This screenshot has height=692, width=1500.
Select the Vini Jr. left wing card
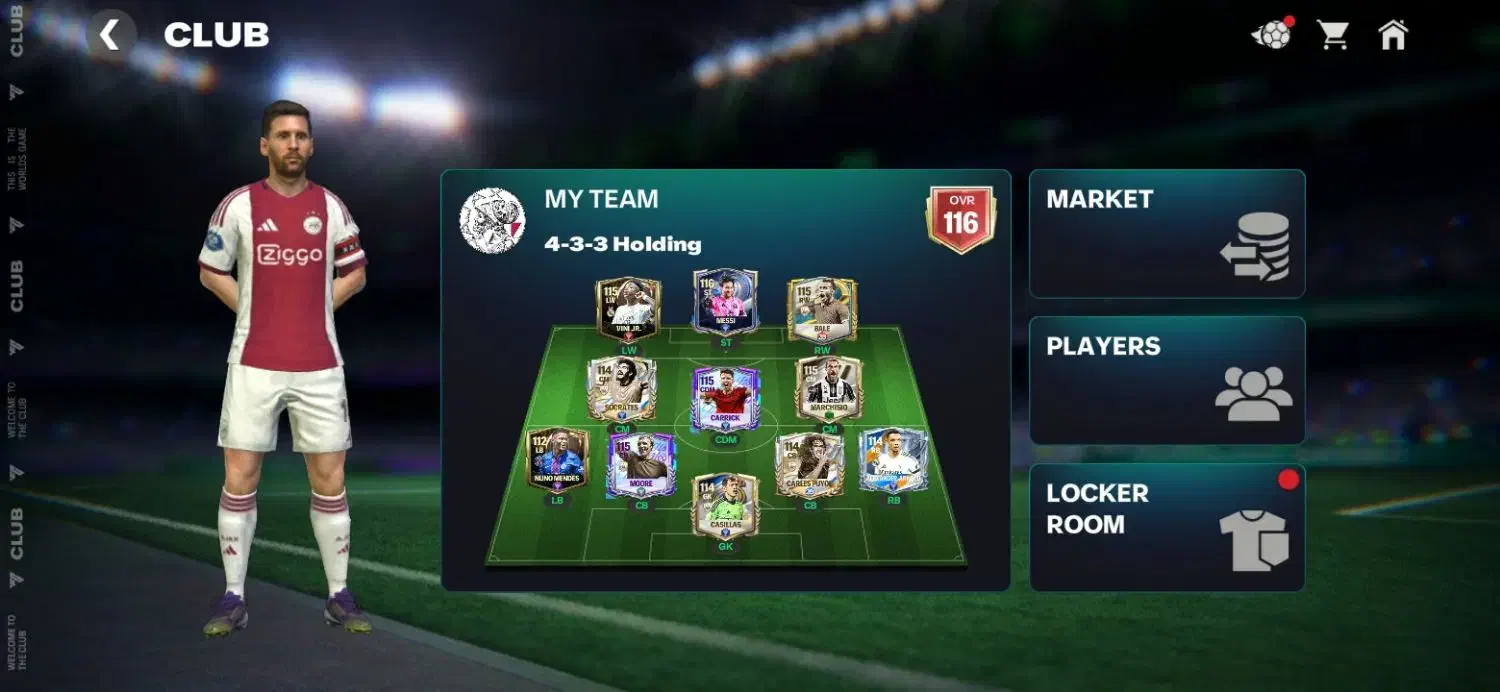tap(628, 310)
